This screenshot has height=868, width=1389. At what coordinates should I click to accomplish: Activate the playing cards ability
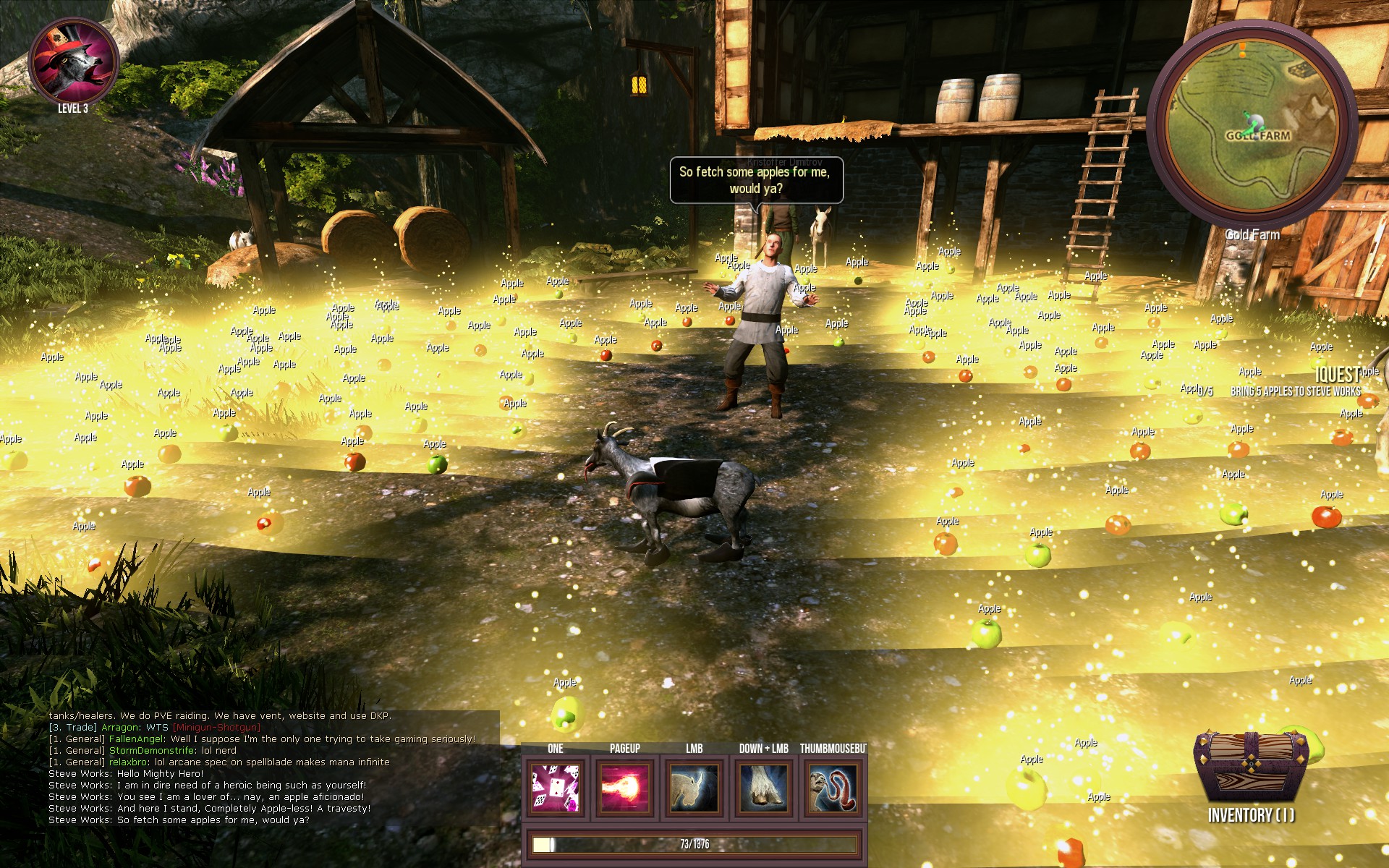coord(556,788)
